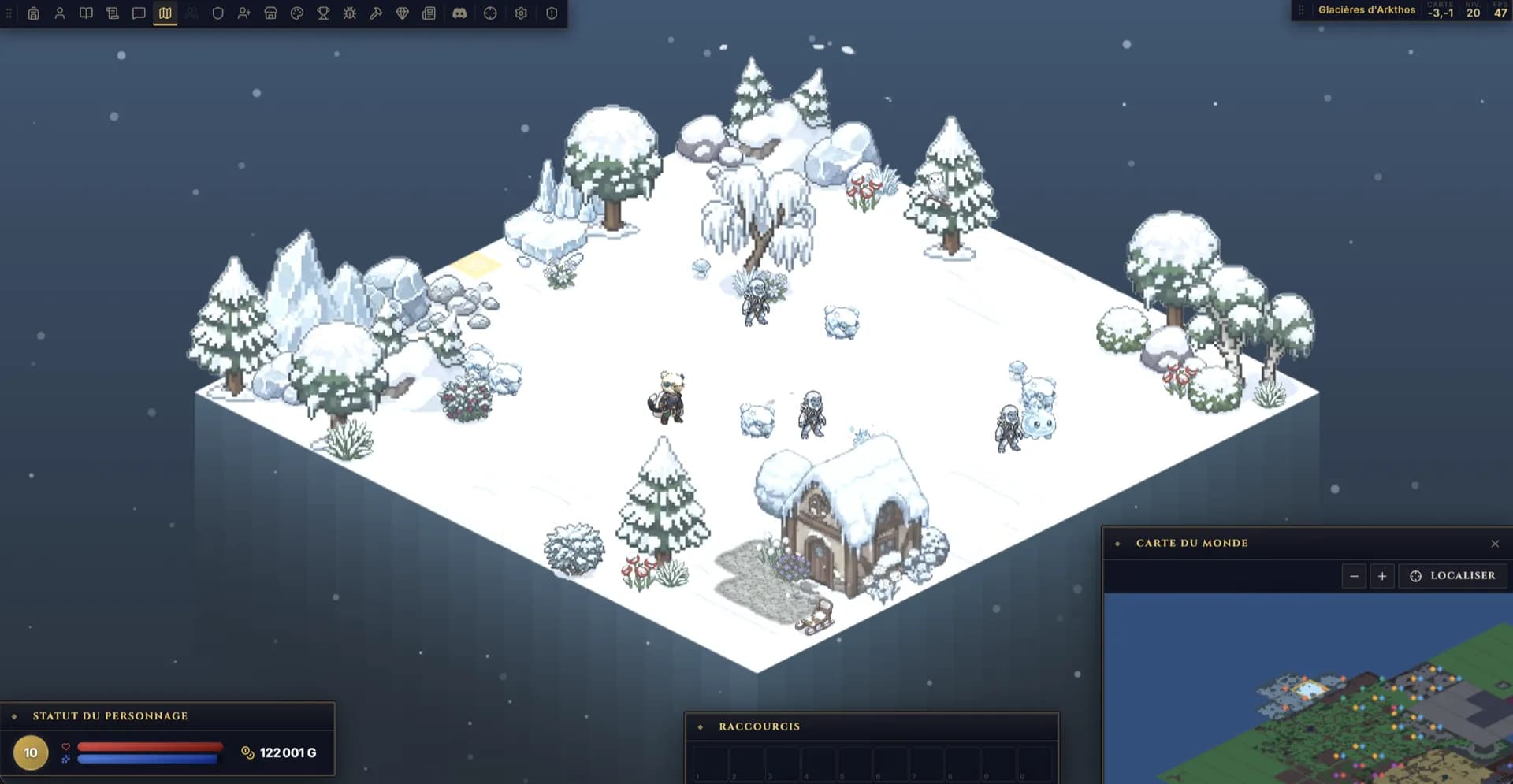Open the settings gear icon
1513x784 pixels.
pyautogui.click(x=521, y=13)
